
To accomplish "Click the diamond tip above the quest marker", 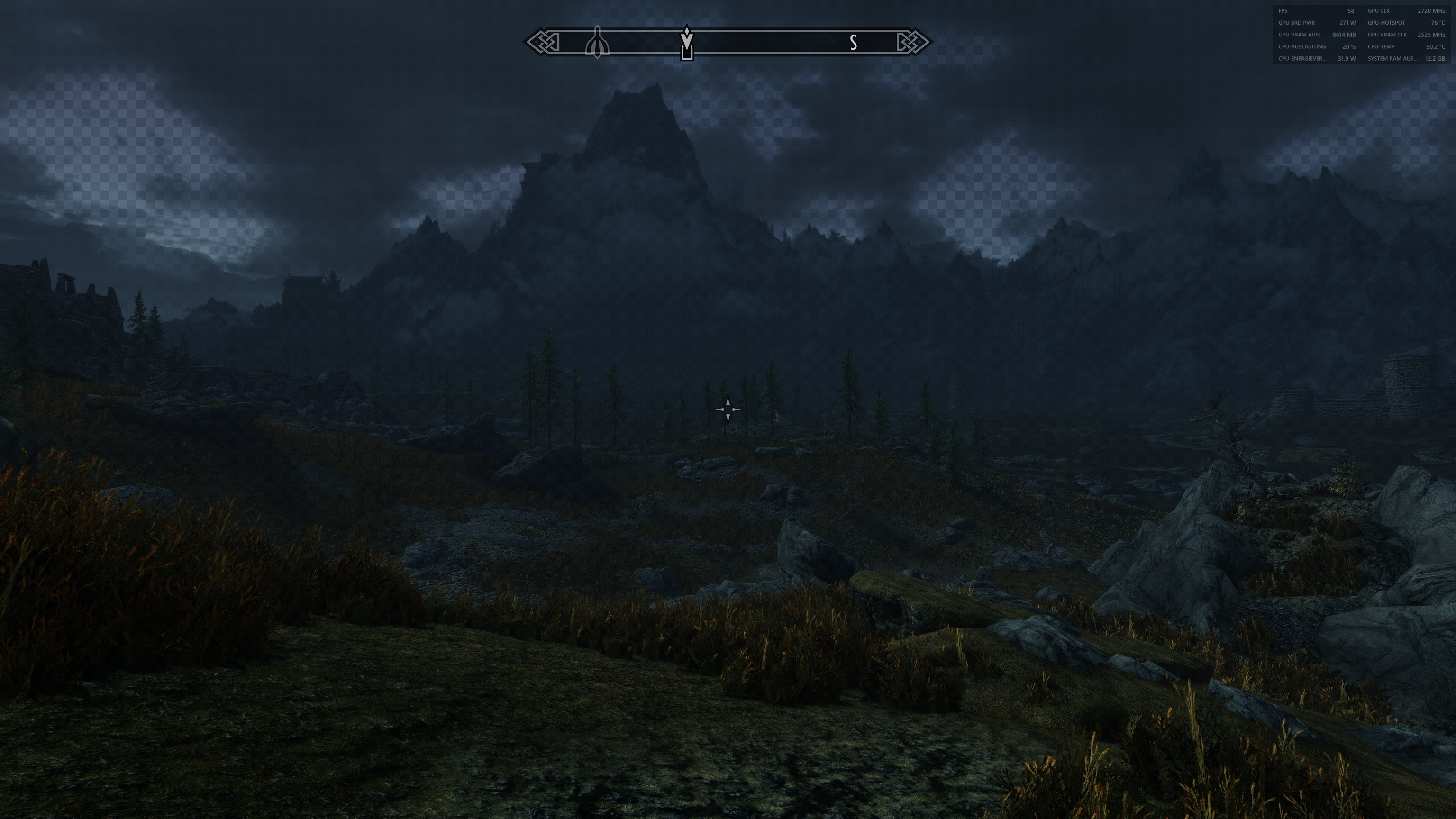I will click(x=686, y=29).
